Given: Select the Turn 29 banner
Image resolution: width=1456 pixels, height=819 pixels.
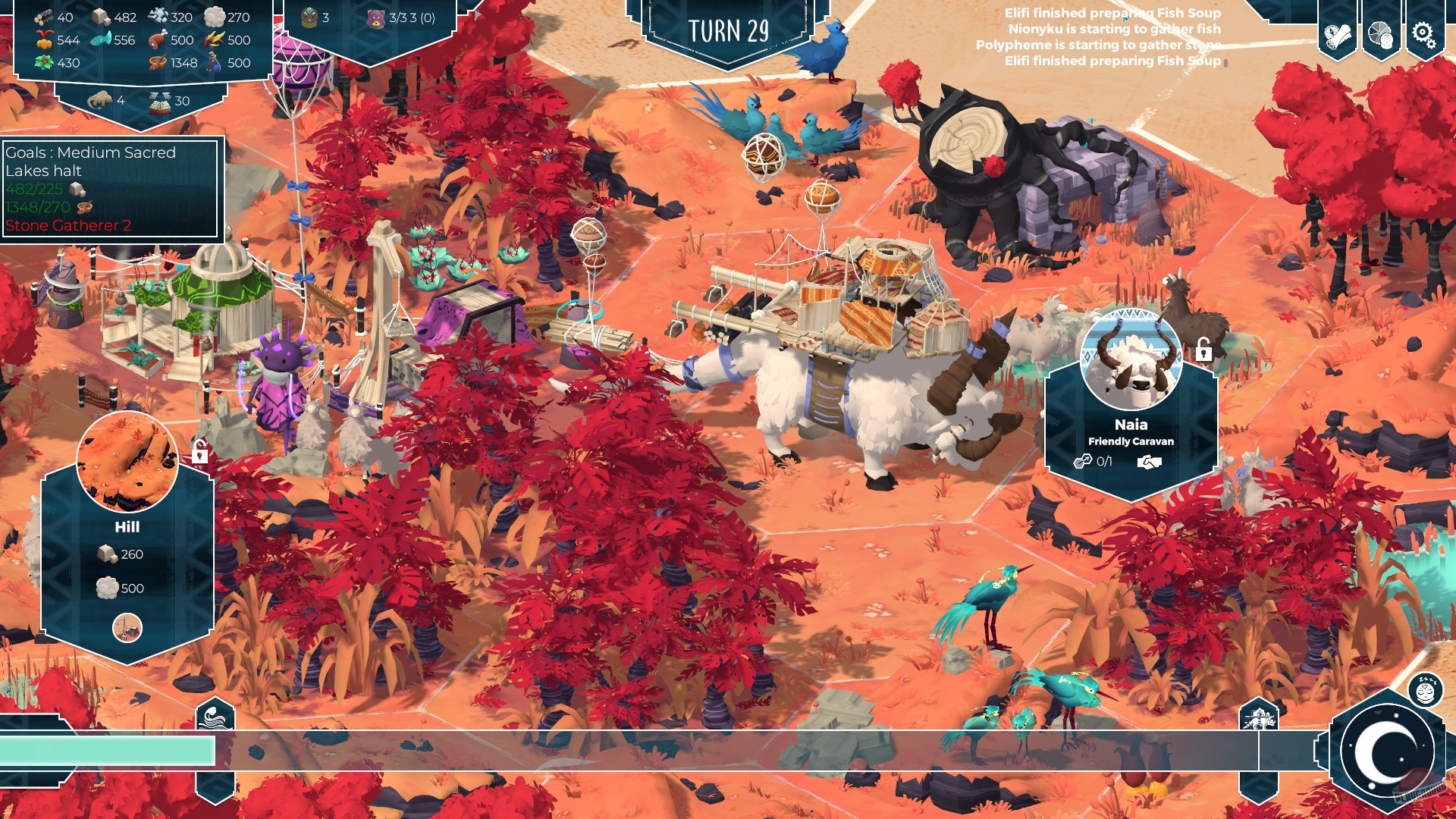Looking at the screenshot, I should pyautogui.click(x=730, y=29).
